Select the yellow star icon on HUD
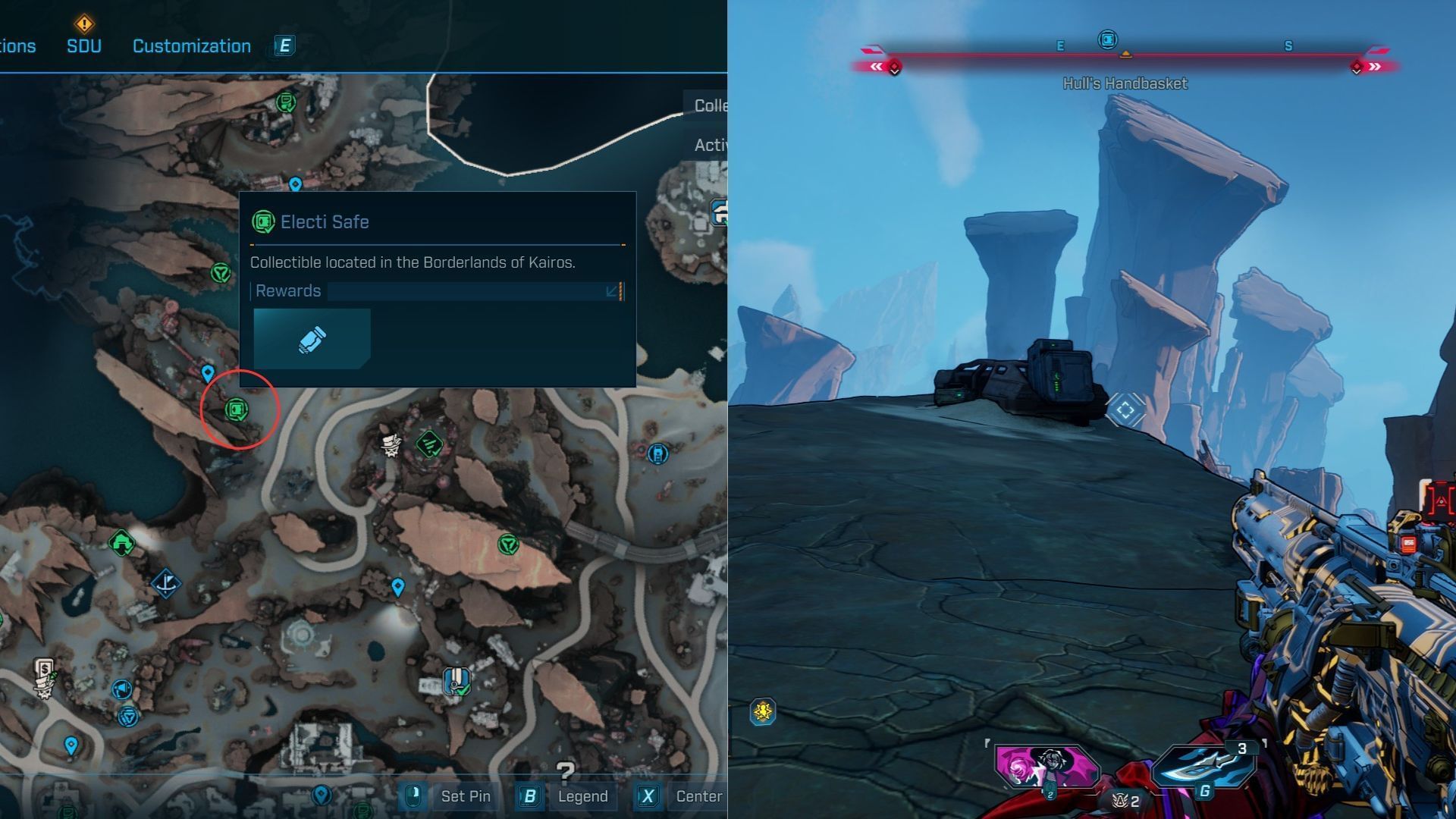 762,711
